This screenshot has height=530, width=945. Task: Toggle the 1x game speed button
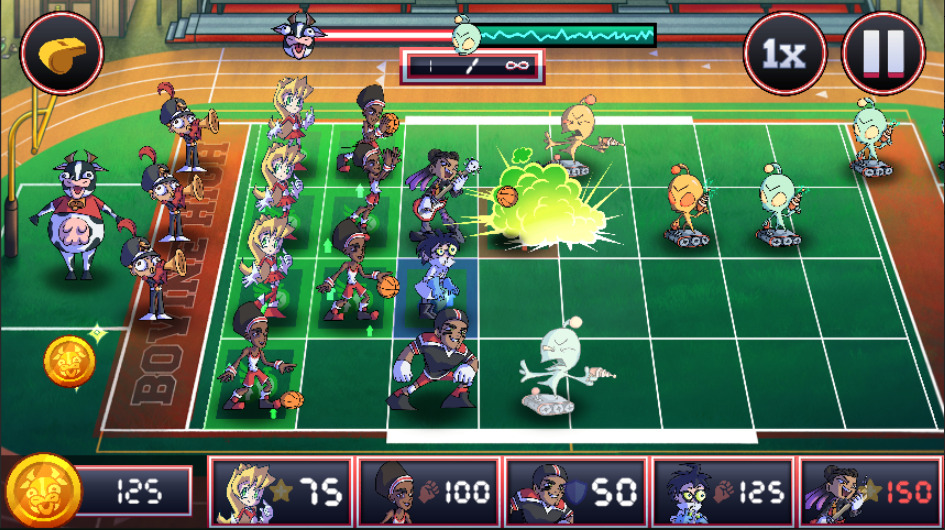point(784,53)
